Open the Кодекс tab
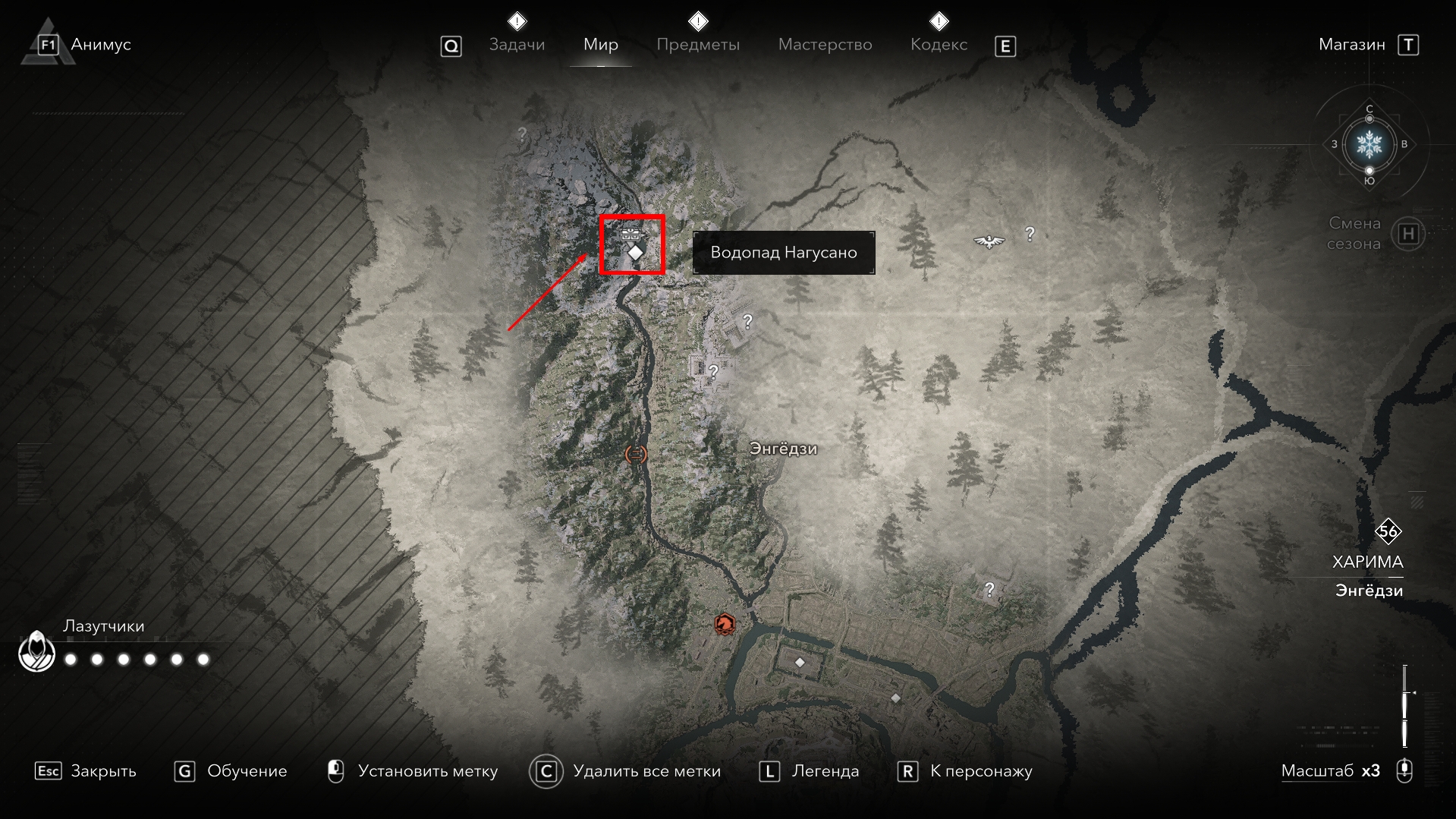This screenshot has height=819, width=1456. click(x=939, y=45)
